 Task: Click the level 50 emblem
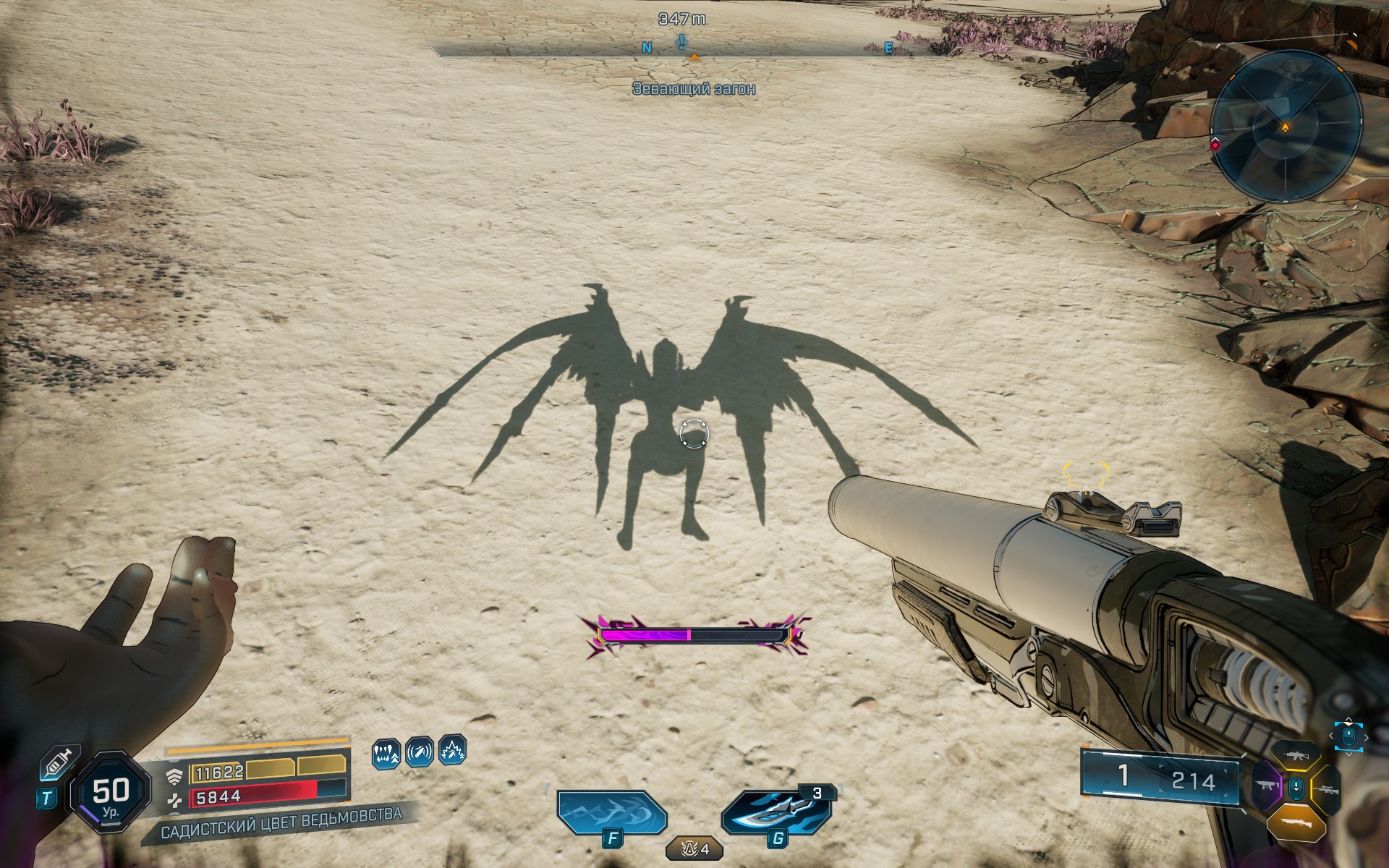[x=110, y=794]
